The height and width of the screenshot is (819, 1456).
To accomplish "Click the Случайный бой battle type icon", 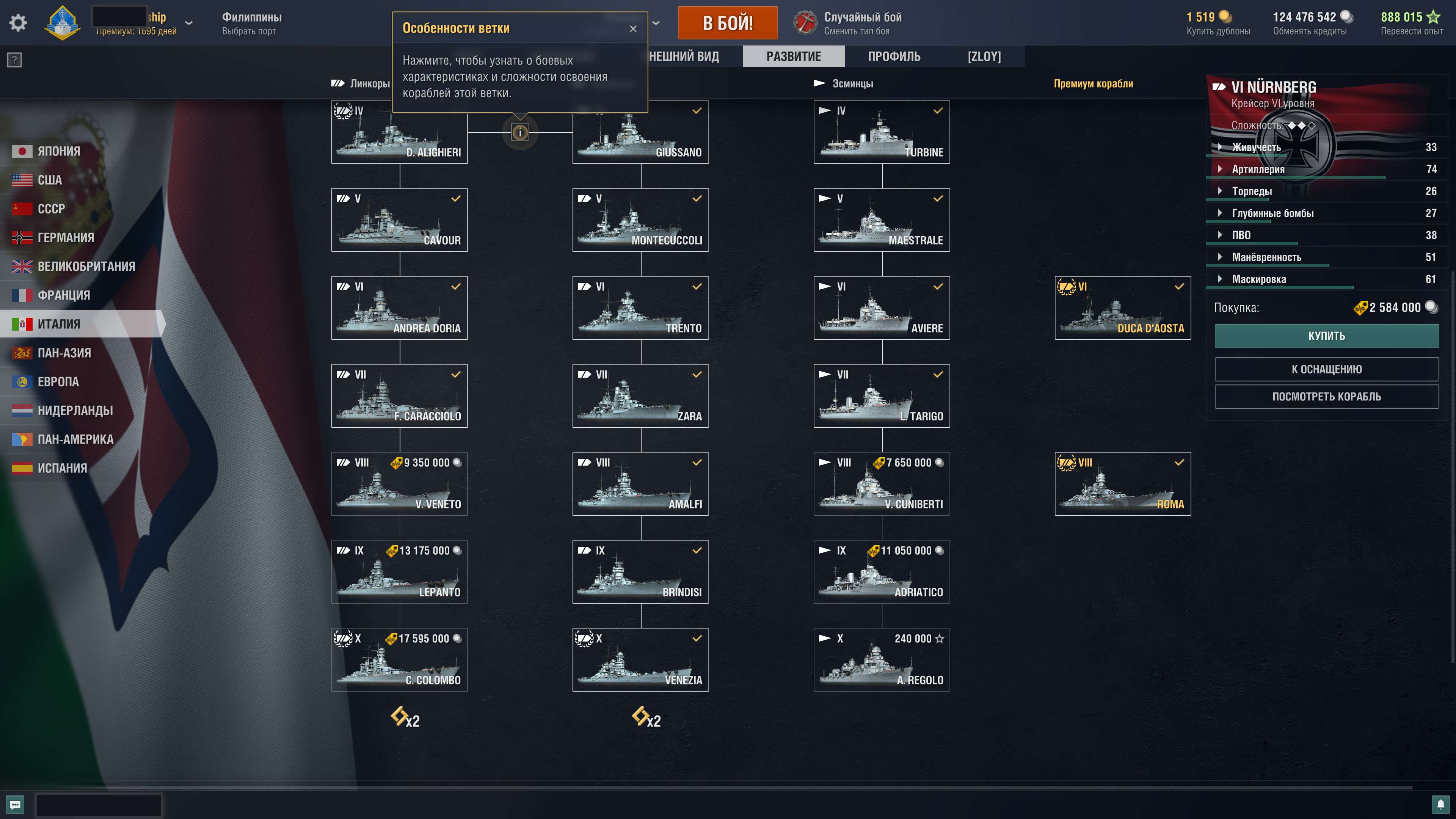I will pos(805,22).
